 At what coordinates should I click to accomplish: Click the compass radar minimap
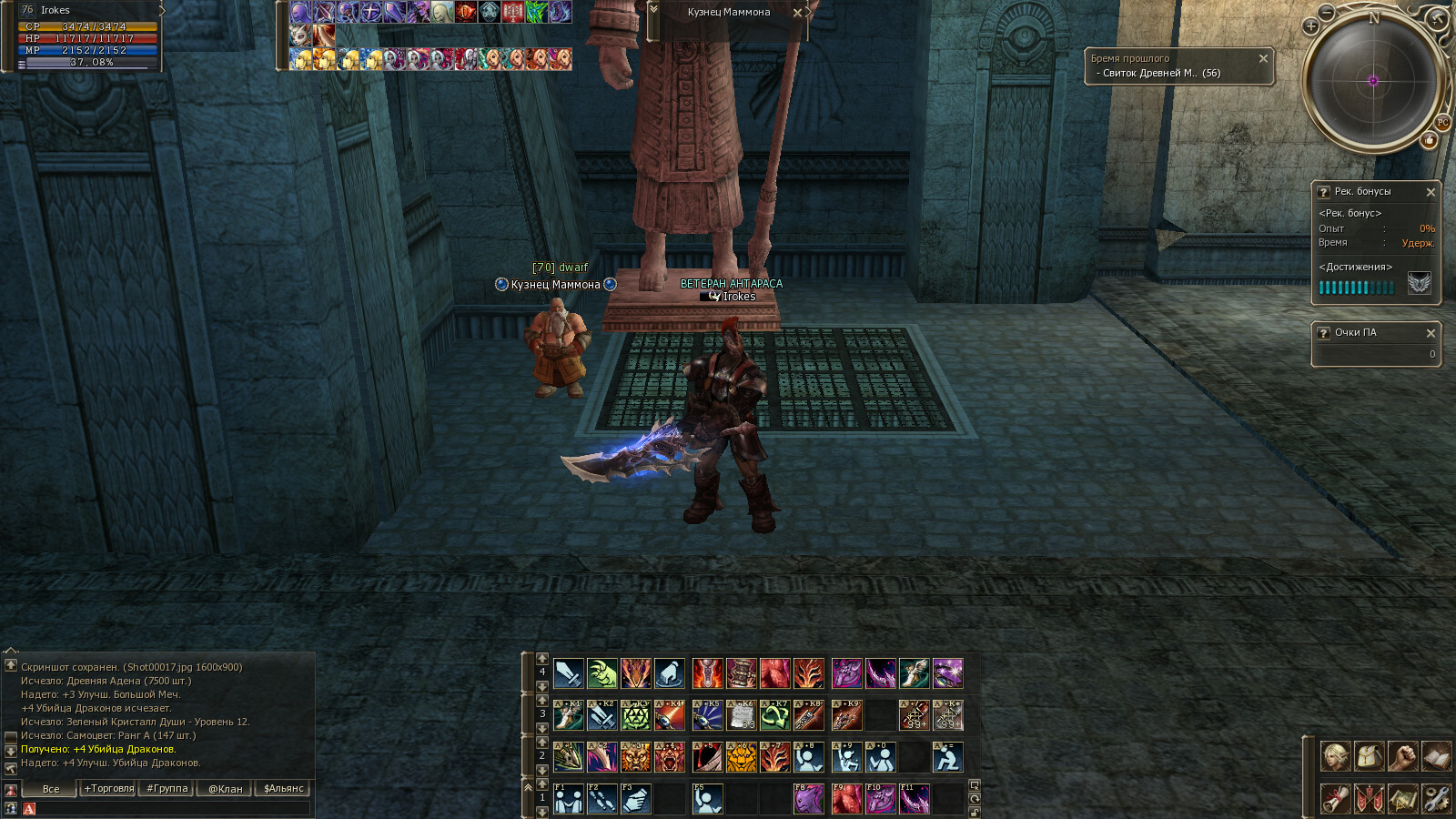[x=1373, y=81]
